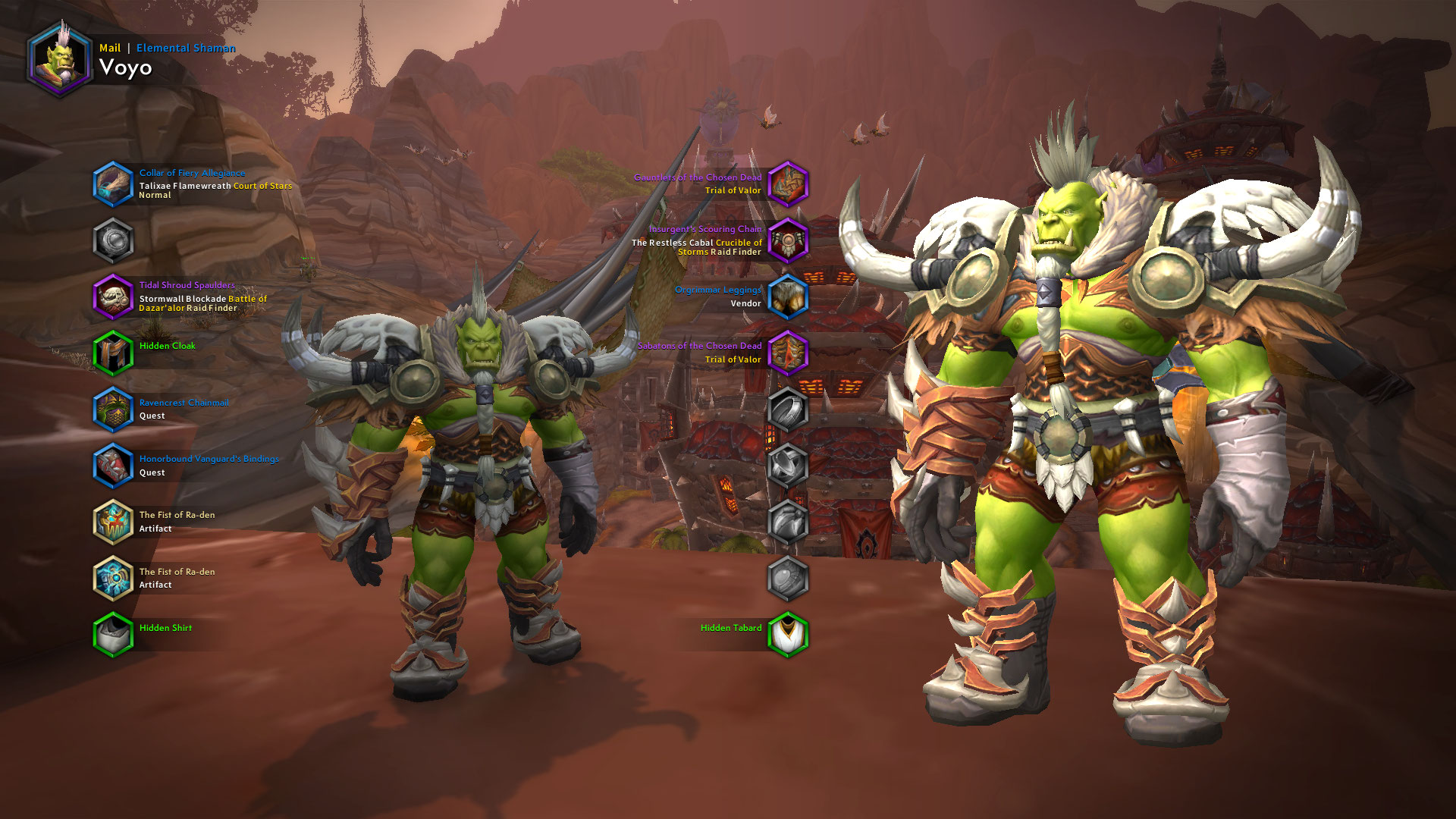
Task: Click the Tidal Shroud Spaulders shoulder icon
Action: [114, 297]
